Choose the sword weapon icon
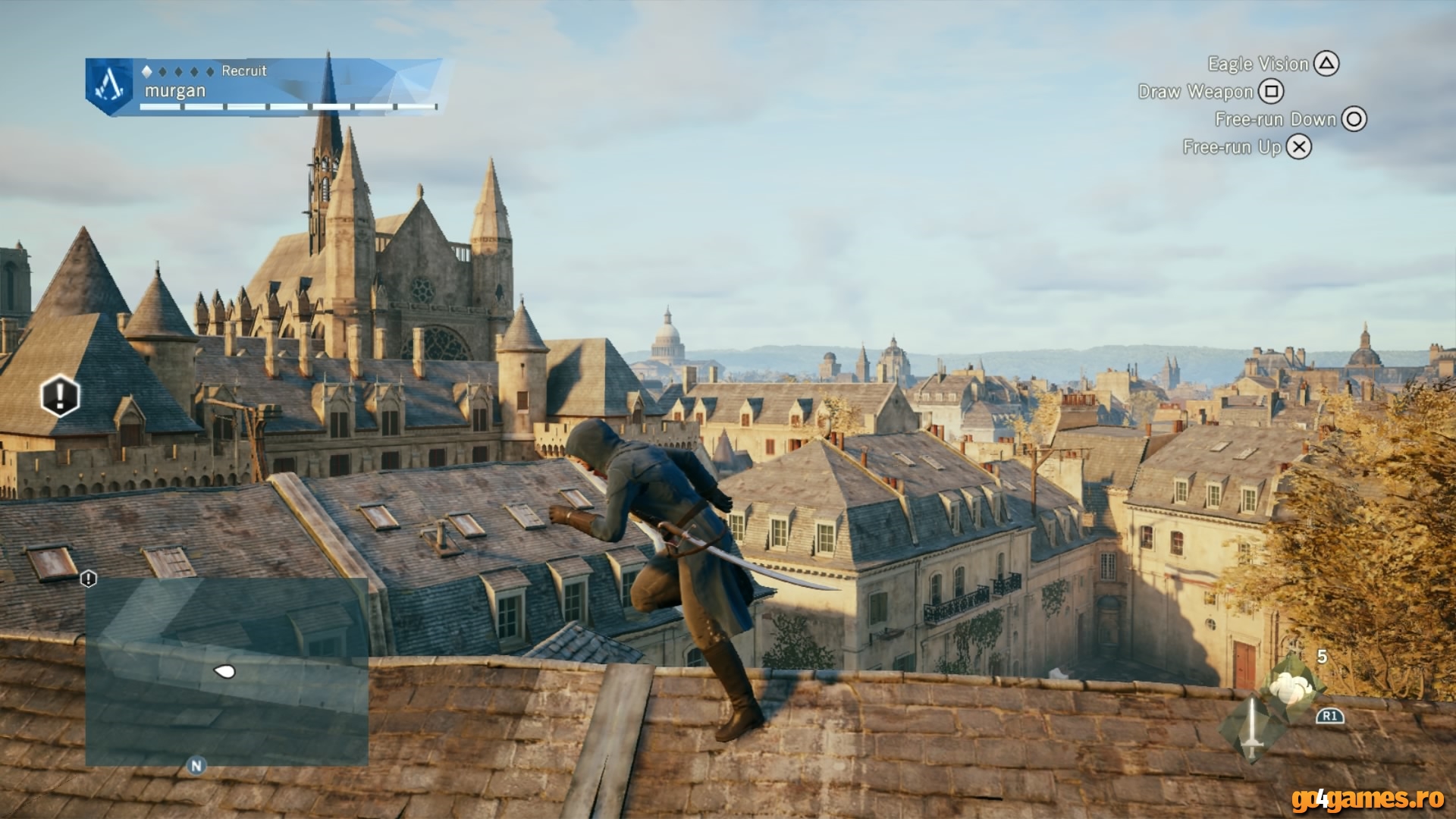The width and height of the screenshot is (1456, 819). (1252, 730)
